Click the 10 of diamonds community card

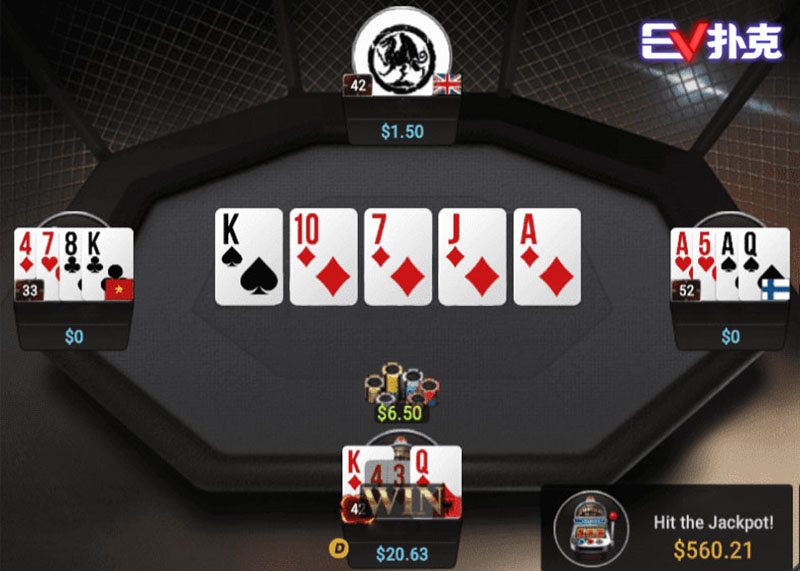coord(323,256)
